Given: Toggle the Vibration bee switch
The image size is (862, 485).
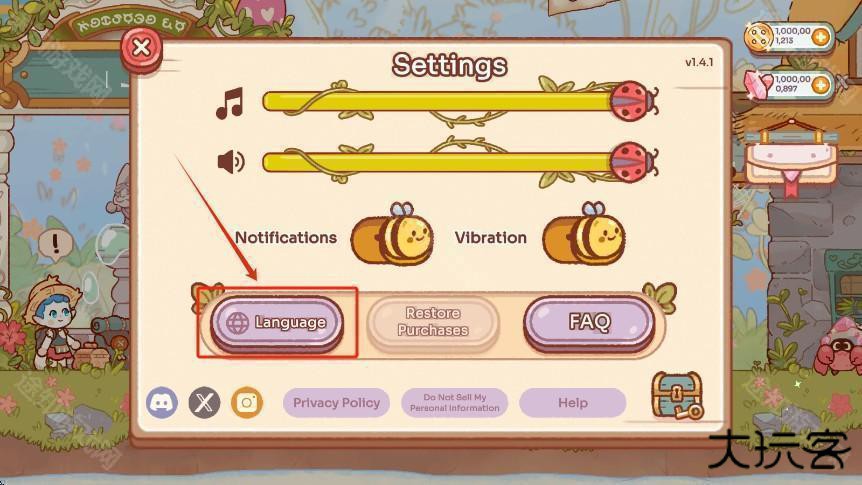Looking at the screenshot, I should [582, 237].
